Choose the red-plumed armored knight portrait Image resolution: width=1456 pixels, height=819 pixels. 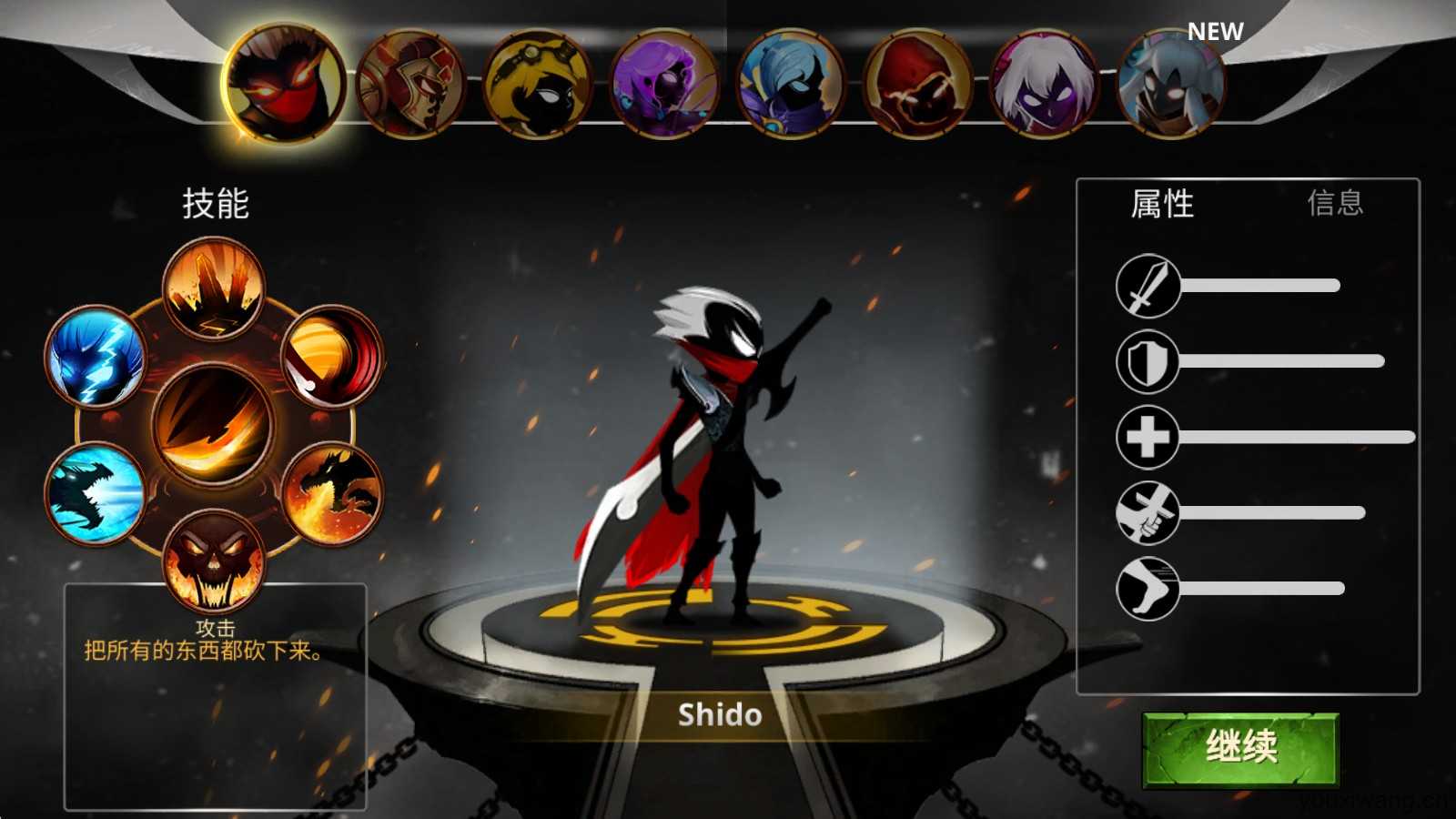click(411, 85)
